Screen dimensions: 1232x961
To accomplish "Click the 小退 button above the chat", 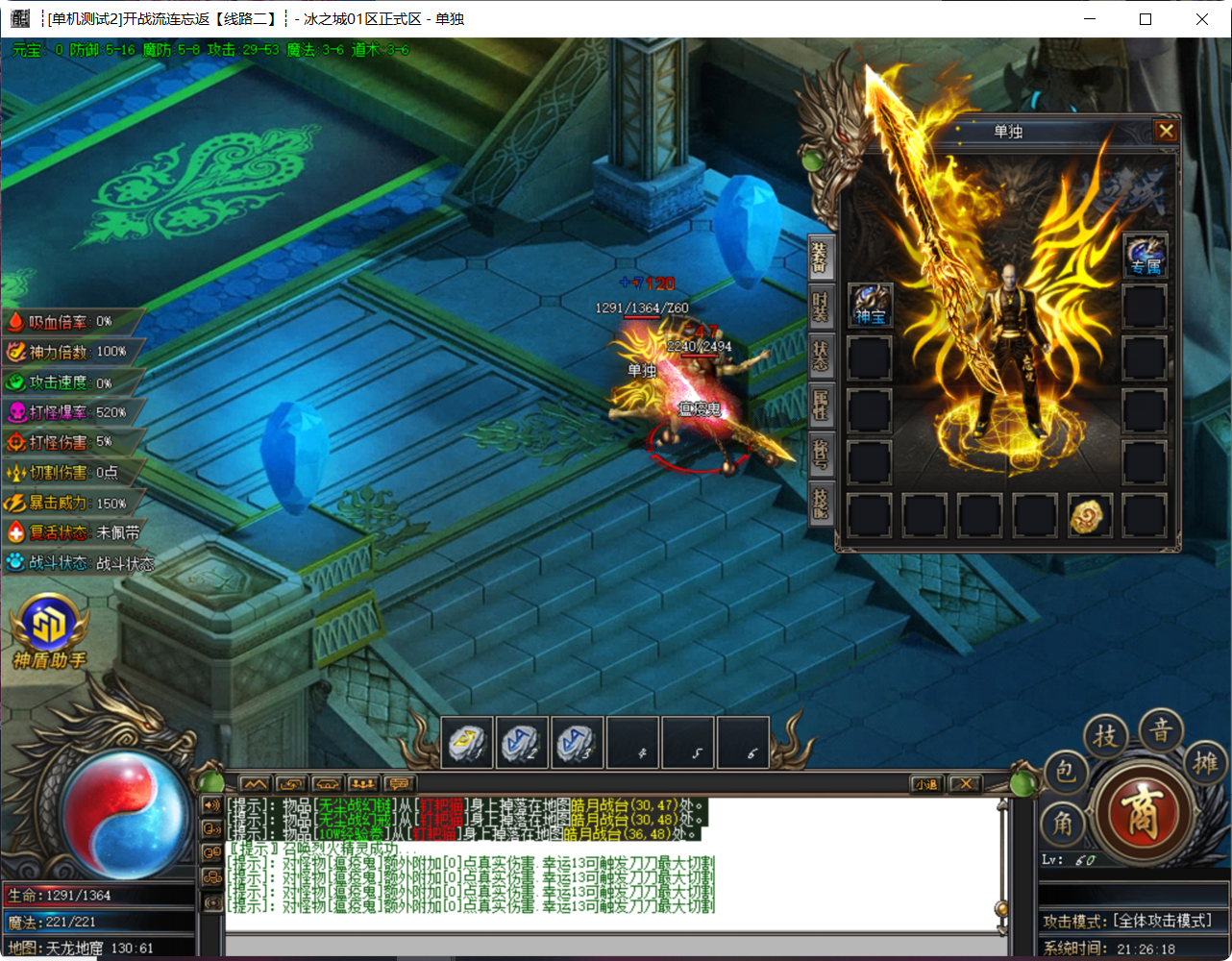I will pos(925,783).
